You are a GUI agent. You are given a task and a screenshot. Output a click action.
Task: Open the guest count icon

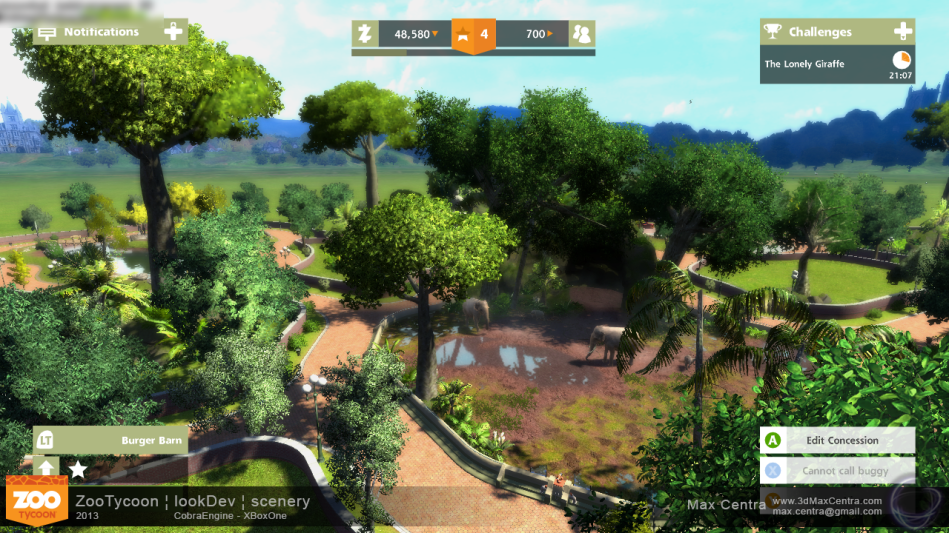click(581, 34)
